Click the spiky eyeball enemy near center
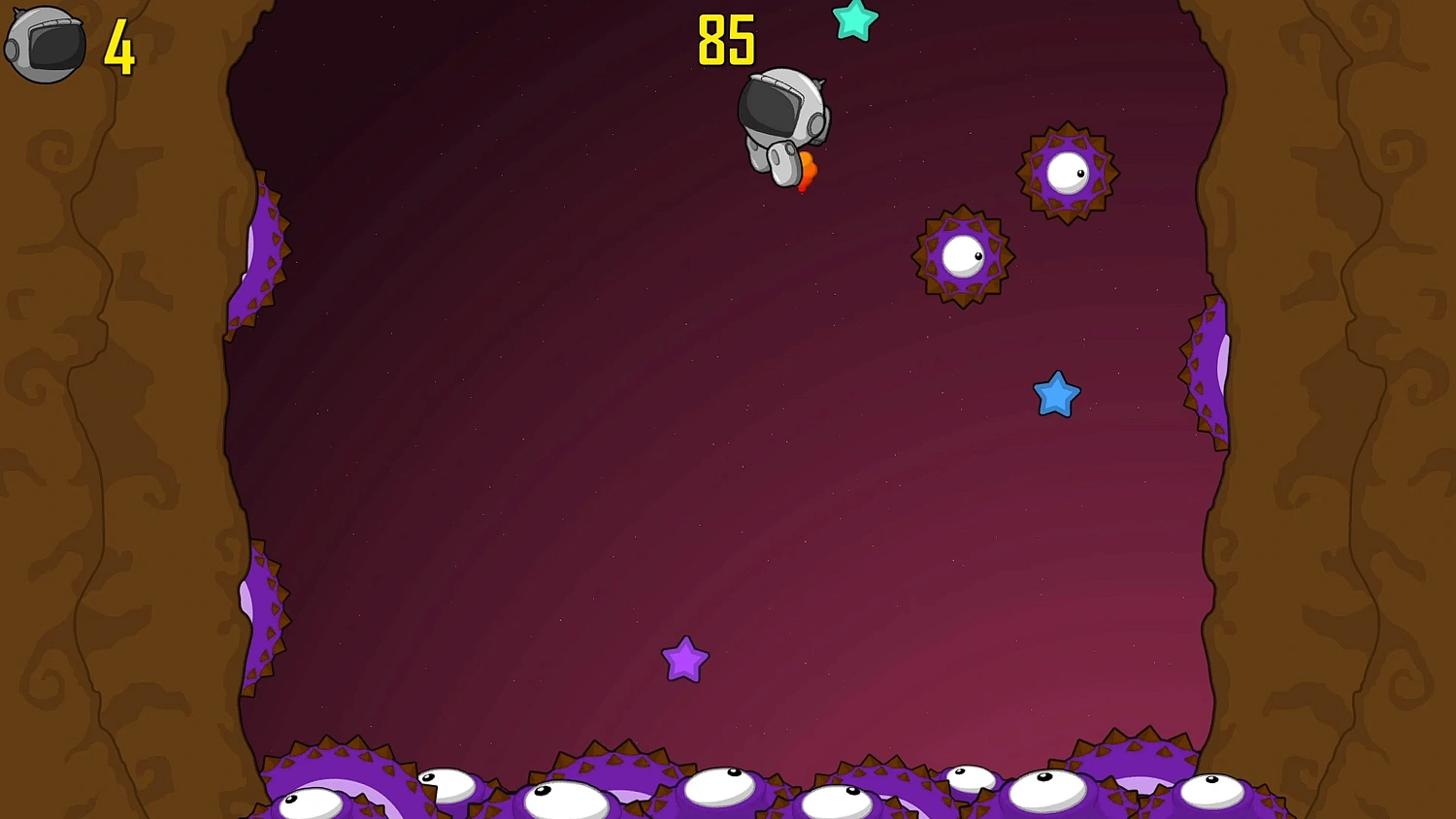 point(962,254)
